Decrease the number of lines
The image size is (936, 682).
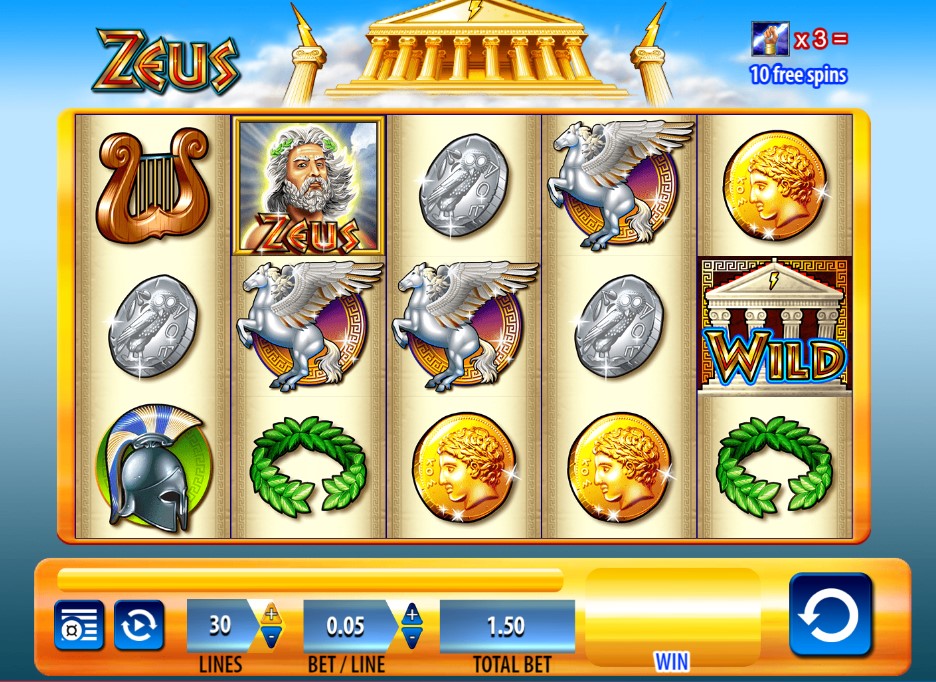click(271, 637)
